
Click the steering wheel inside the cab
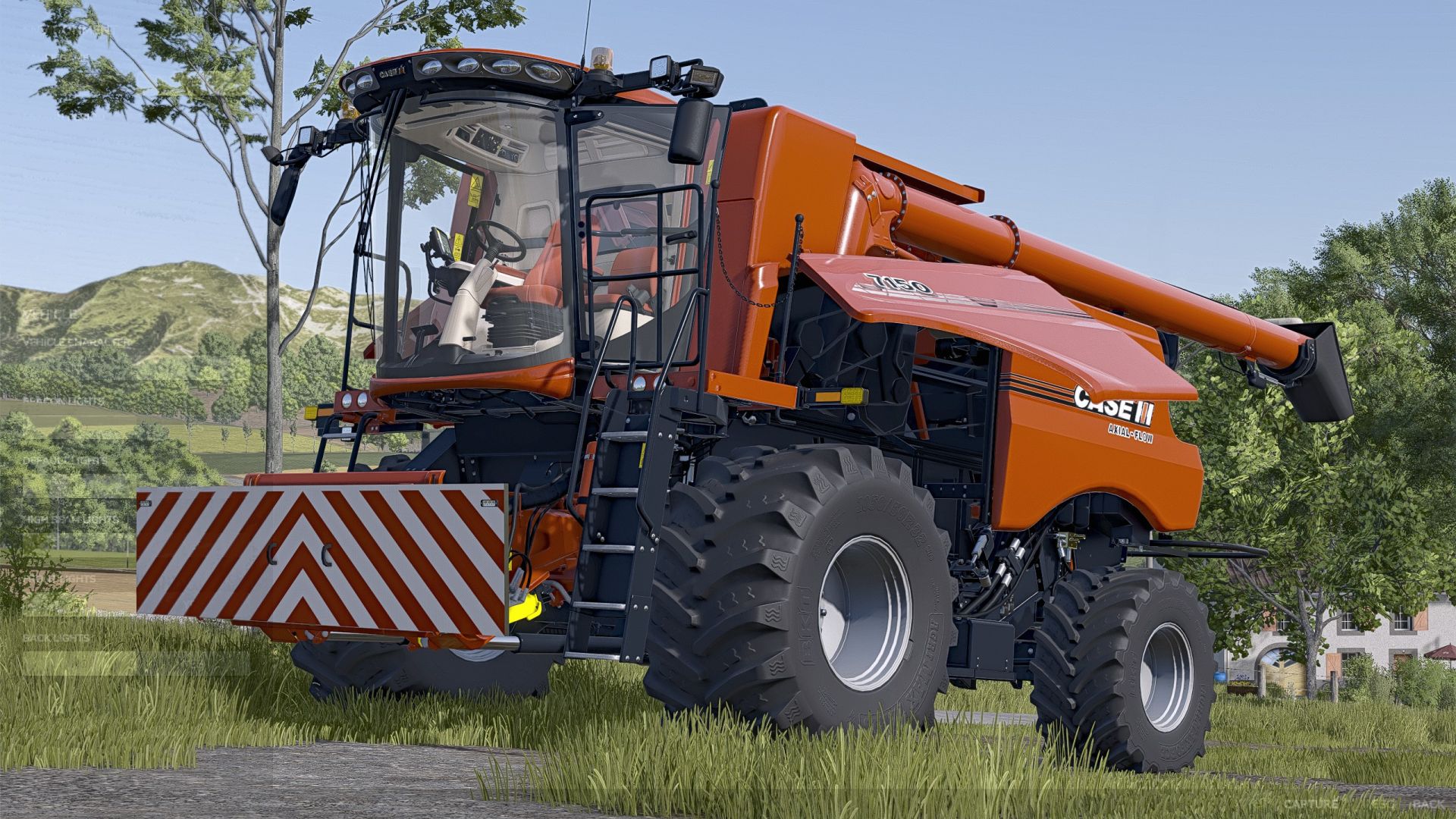[x=500, y=239]
